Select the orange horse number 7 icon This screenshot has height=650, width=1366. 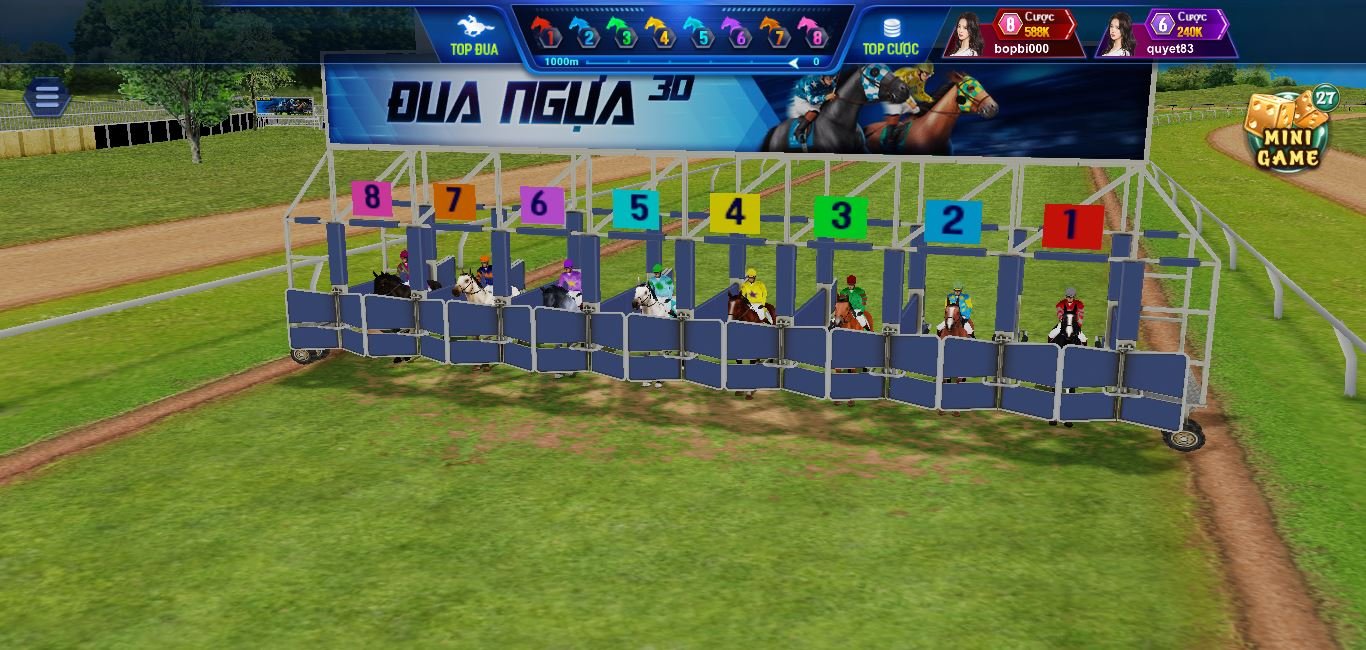[777, 32]
